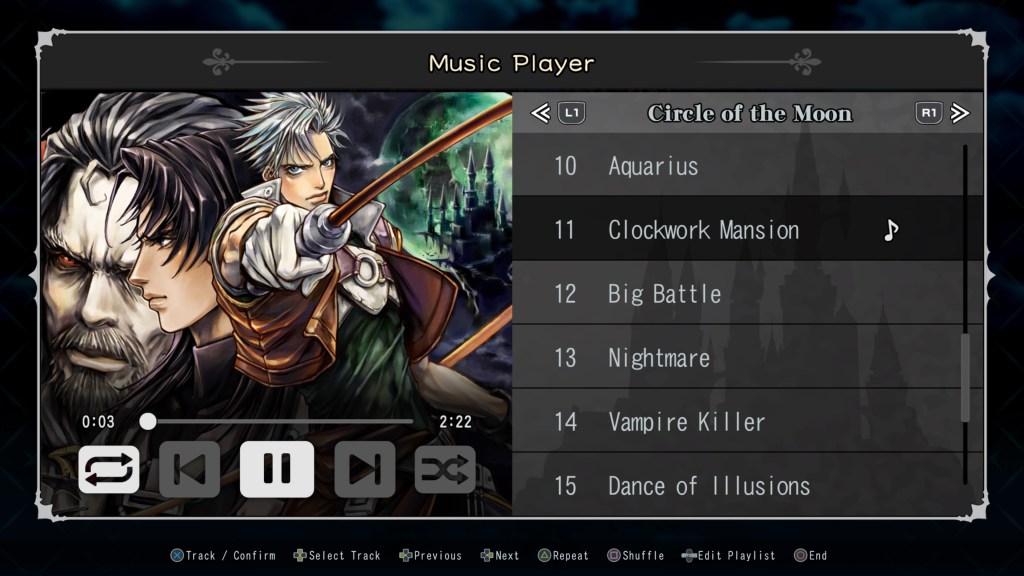
Task: Skip back to the previous track
Action: click(189, 470)
